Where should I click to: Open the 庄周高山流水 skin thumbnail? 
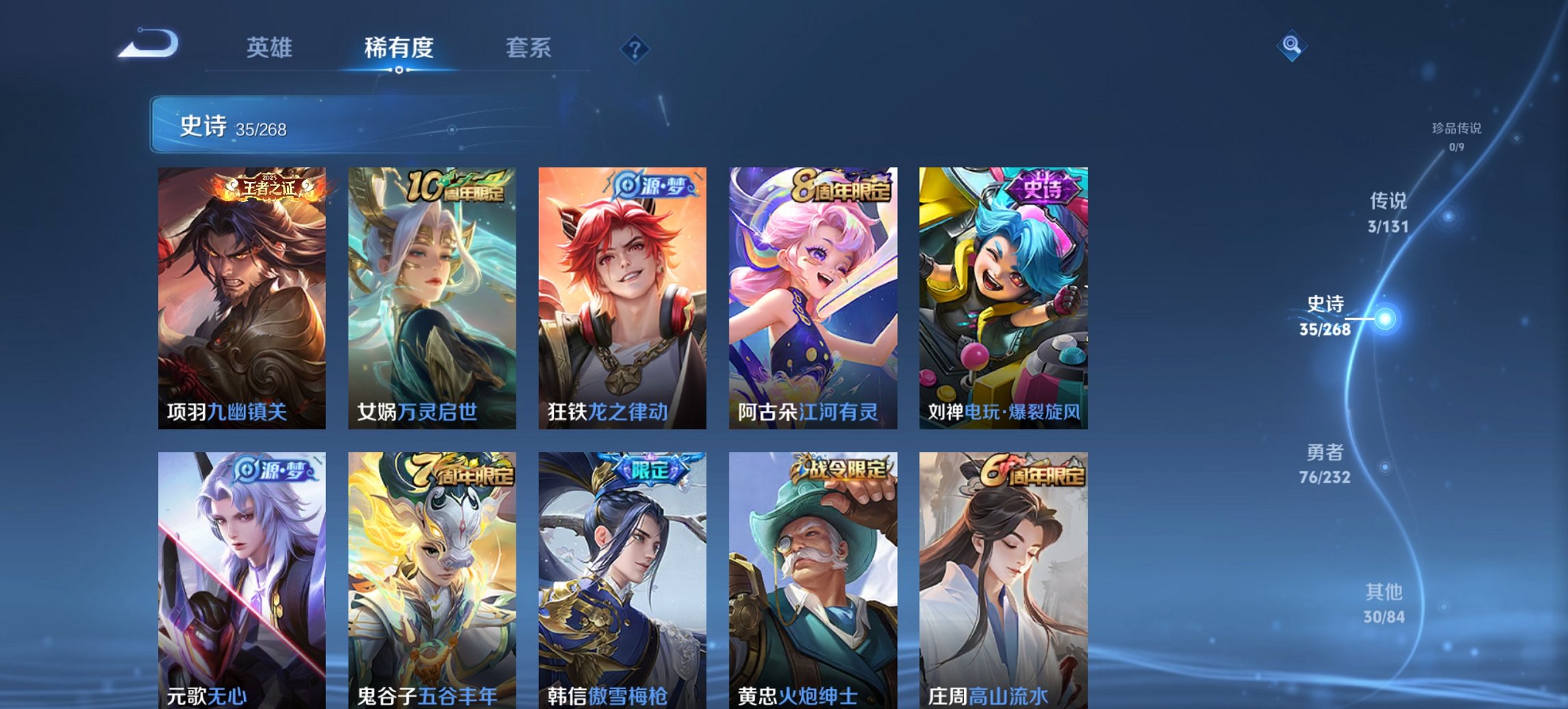tap(1004, 574)
